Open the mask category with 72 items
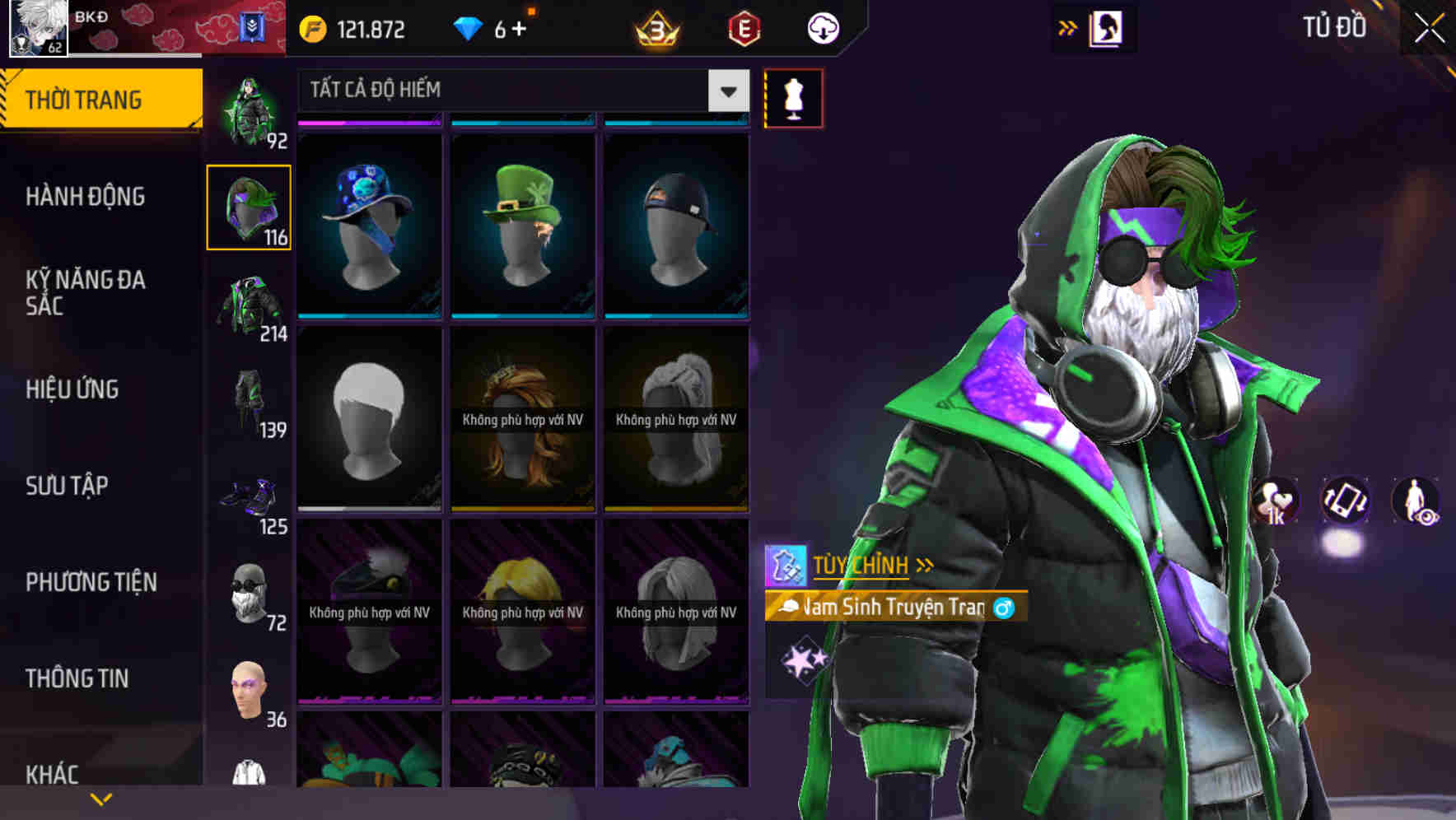Viewport: 1456px width, 820px height. (247, 591)
